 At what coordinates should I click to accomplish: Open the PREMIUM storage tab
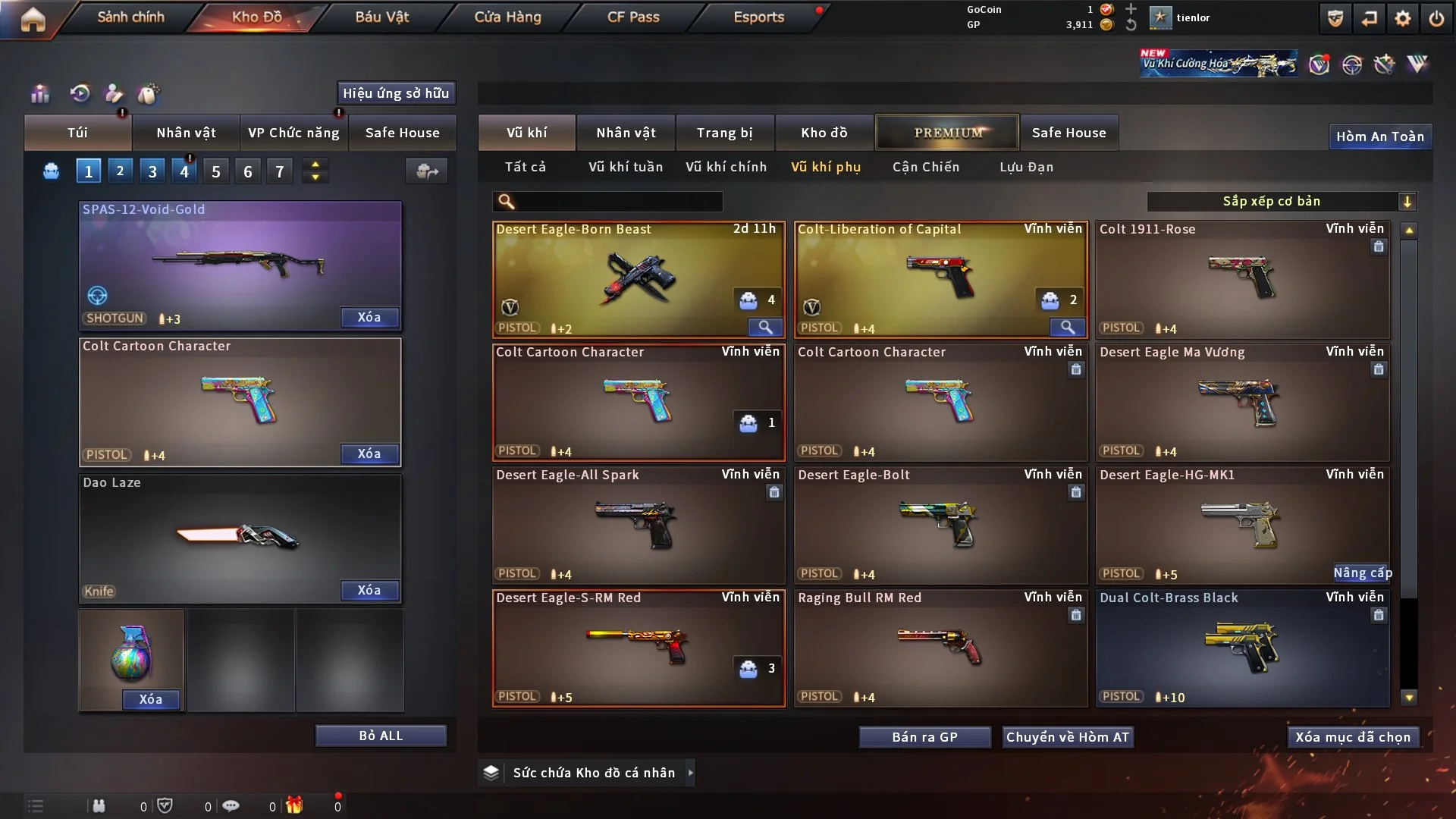click(947, 133)
